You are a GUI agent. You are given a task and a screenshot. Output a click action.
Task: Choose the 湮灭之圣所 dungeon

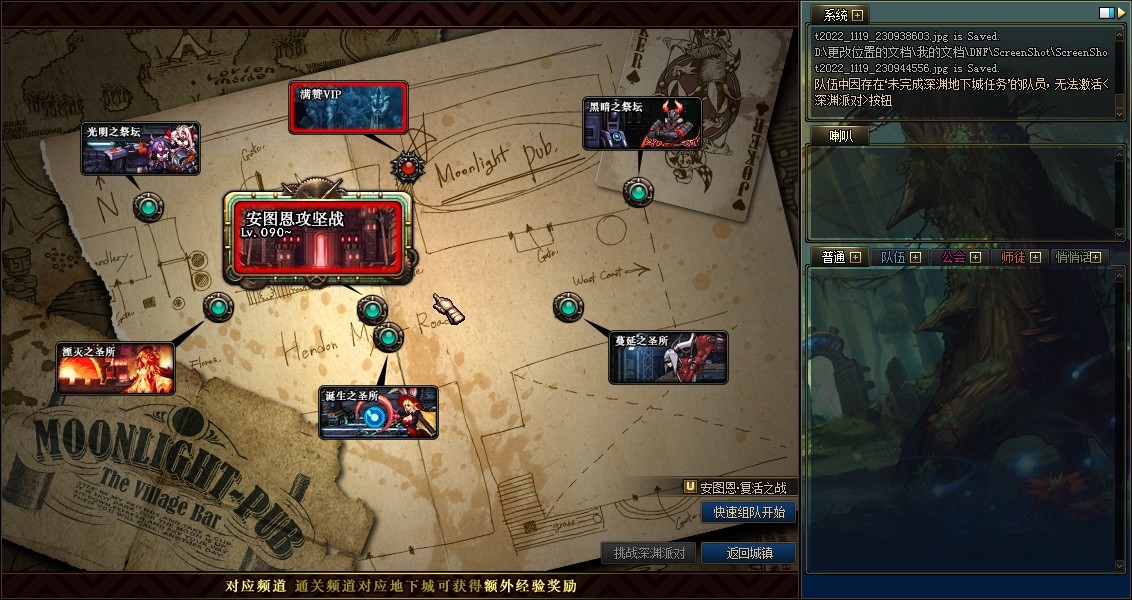pyautogui.click(x=115, y=368)
